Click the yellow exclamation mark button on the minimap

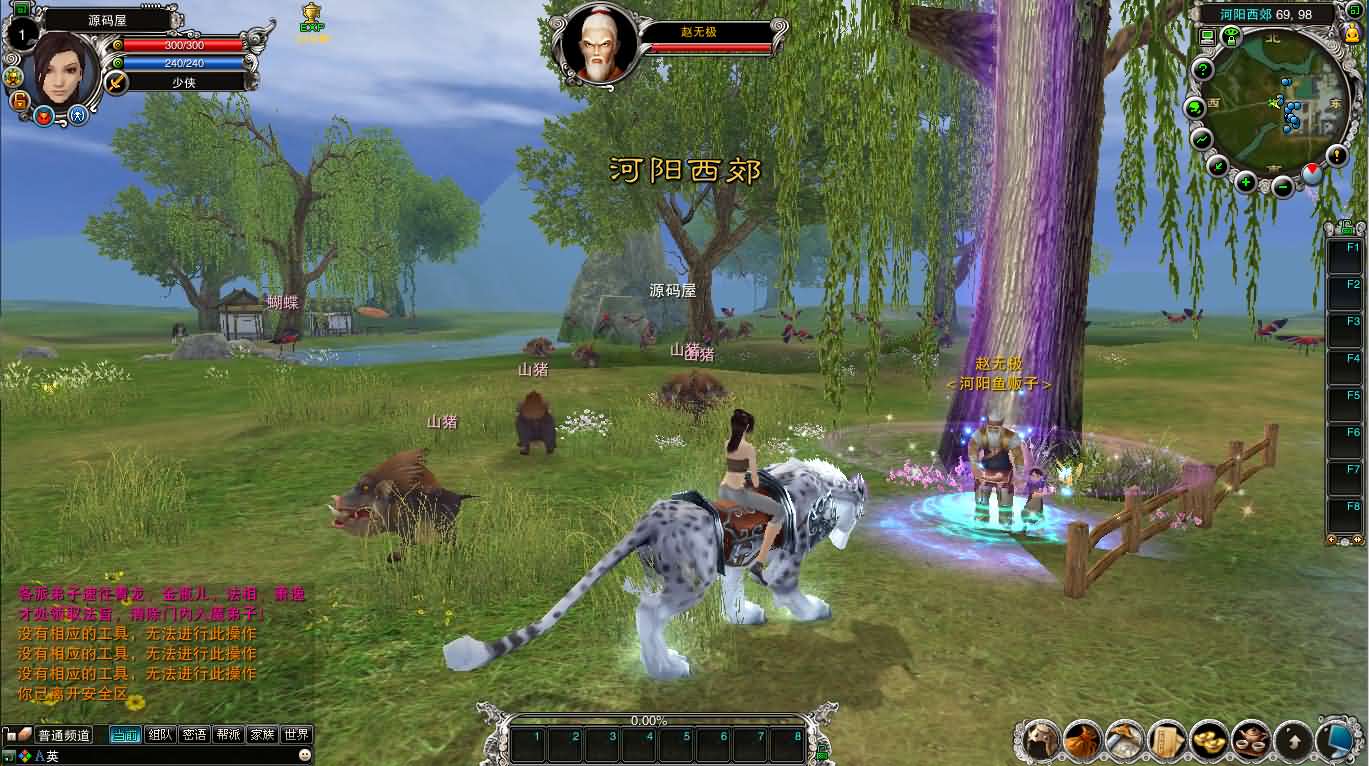click(x=1337, y=154)
